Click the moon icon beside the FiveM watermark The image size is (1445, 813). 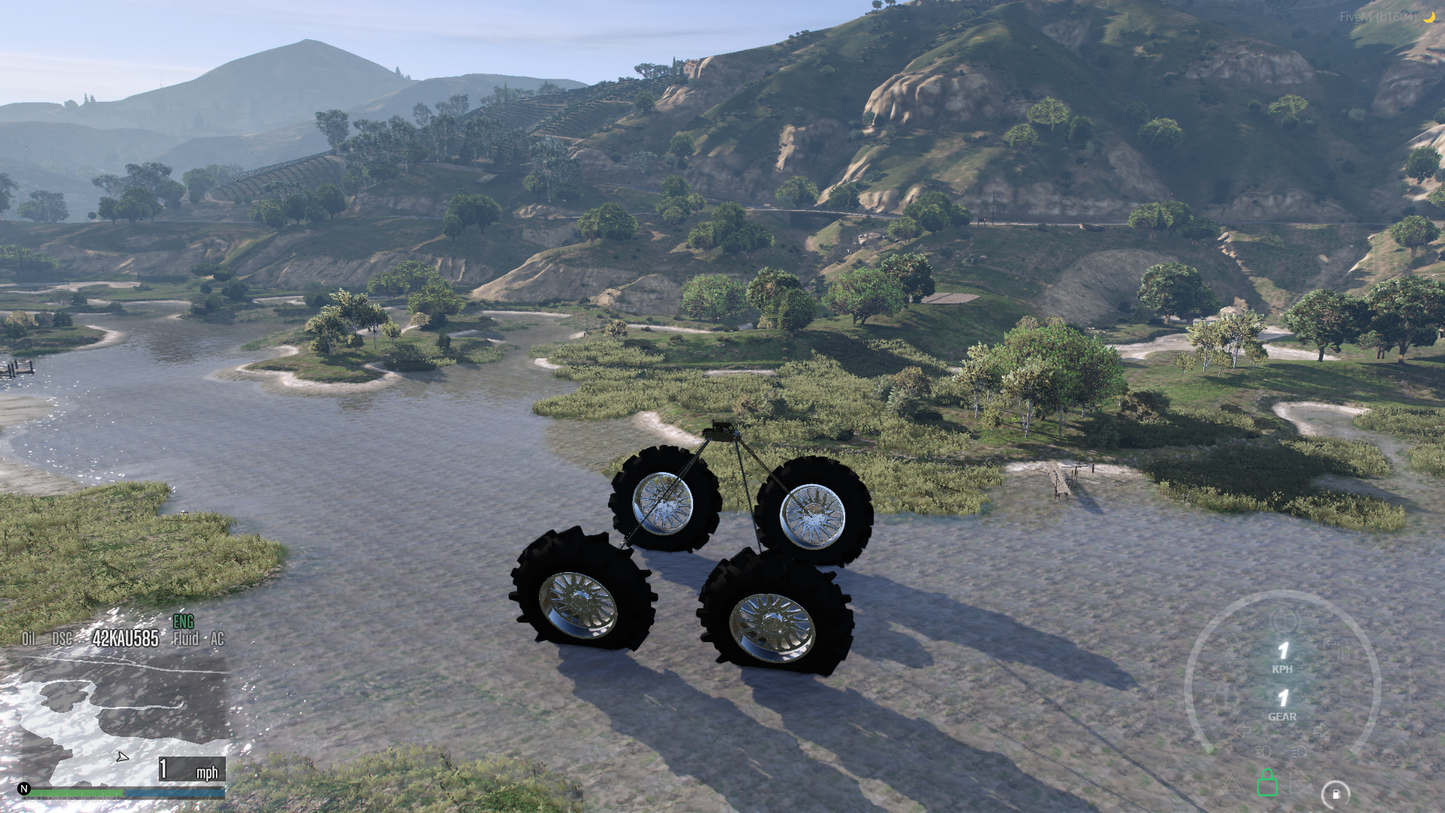click(1429, 15)
